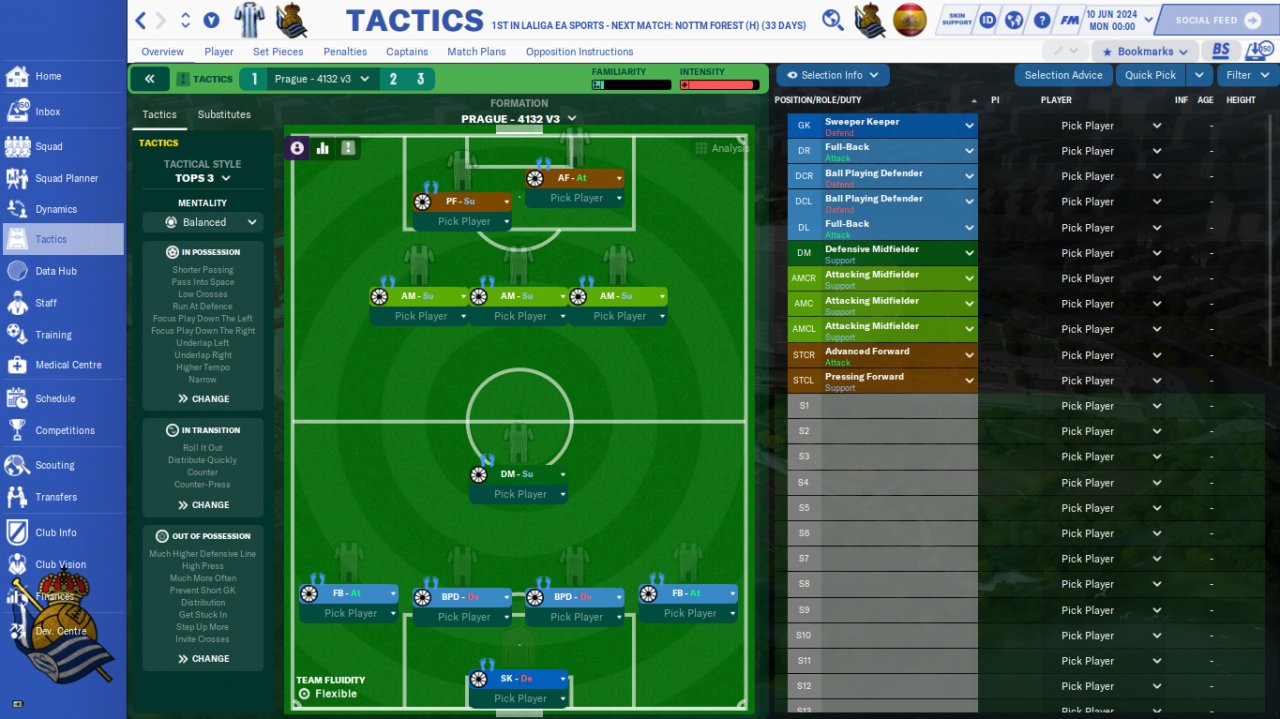This screenshot has height=719, width=1280.
Task: Open the Tops 3 tactical style dropdown
Action: click(203, 178)
